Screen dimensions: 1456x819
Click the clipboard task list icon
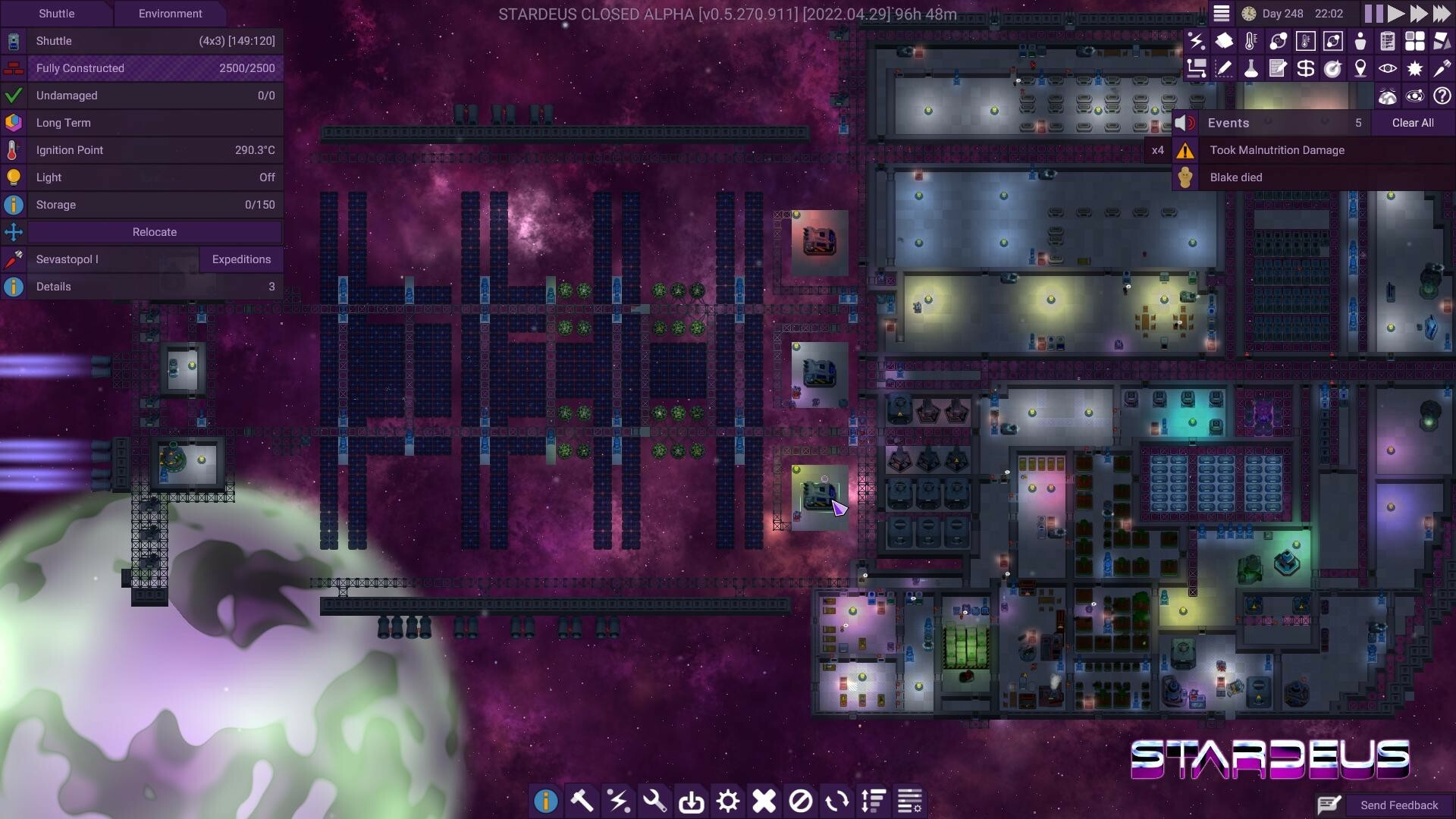click(1386, 42)
